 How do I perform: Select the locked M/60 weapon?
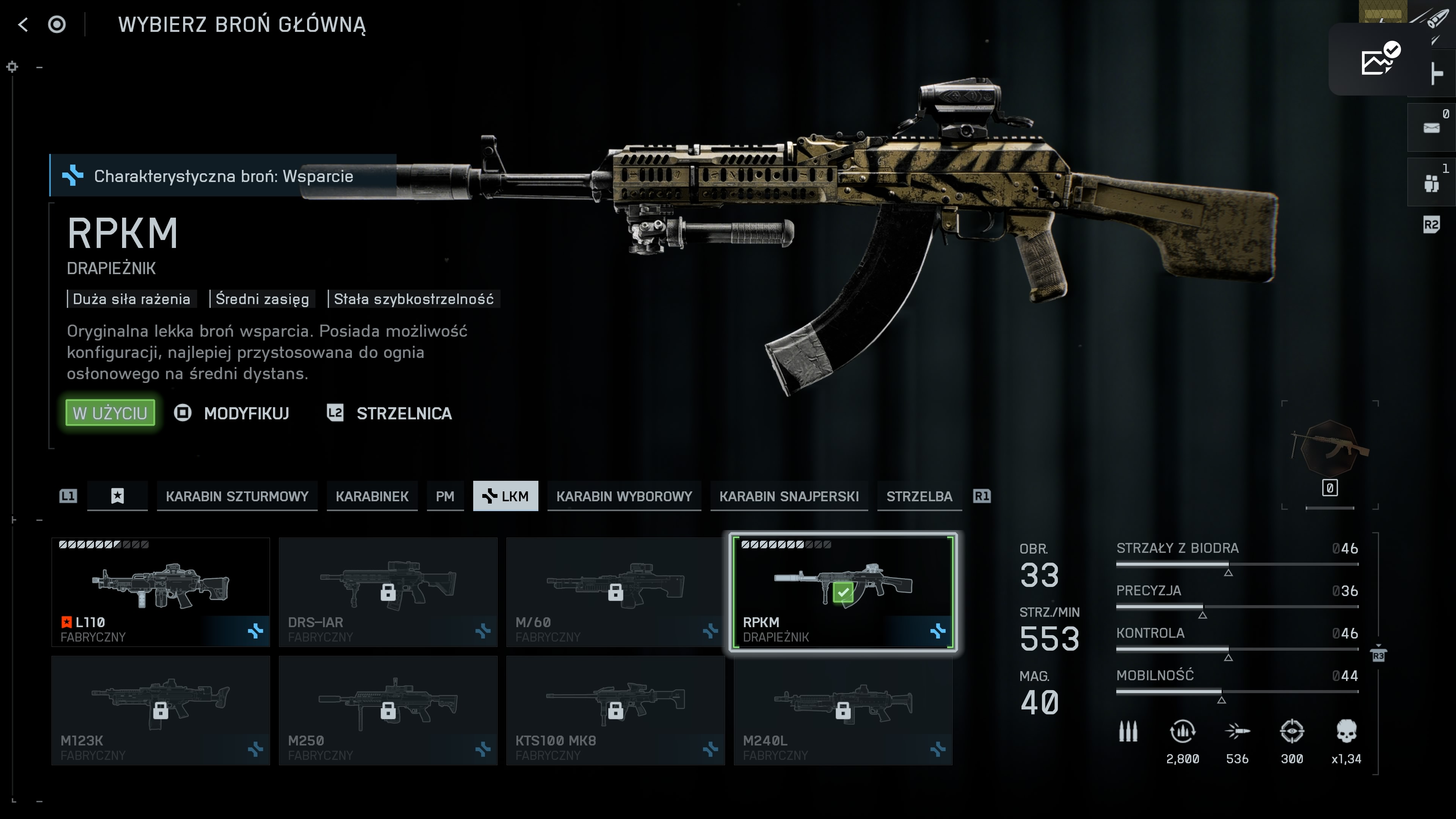(615, 592)
